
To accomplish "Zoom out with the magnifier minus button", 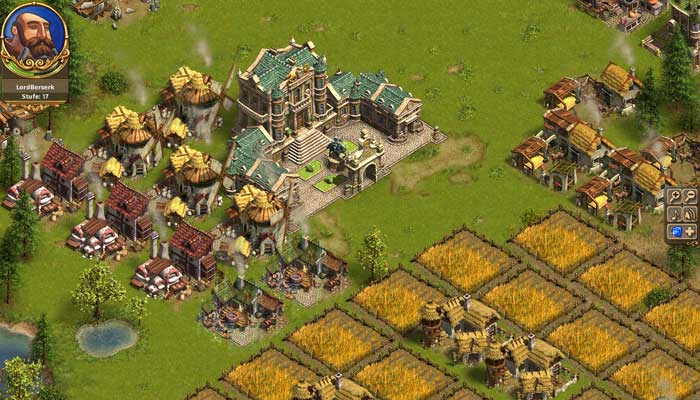I will point(690,196).
